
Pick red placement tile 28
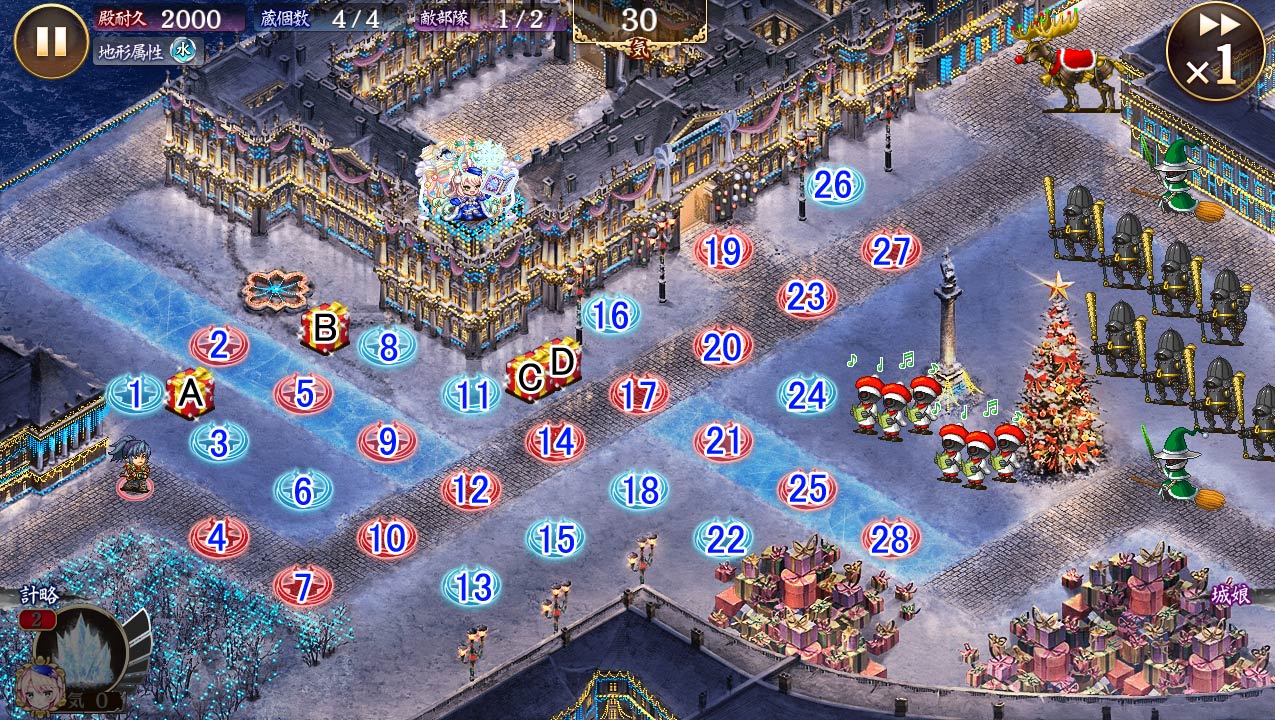pos(890,539)
